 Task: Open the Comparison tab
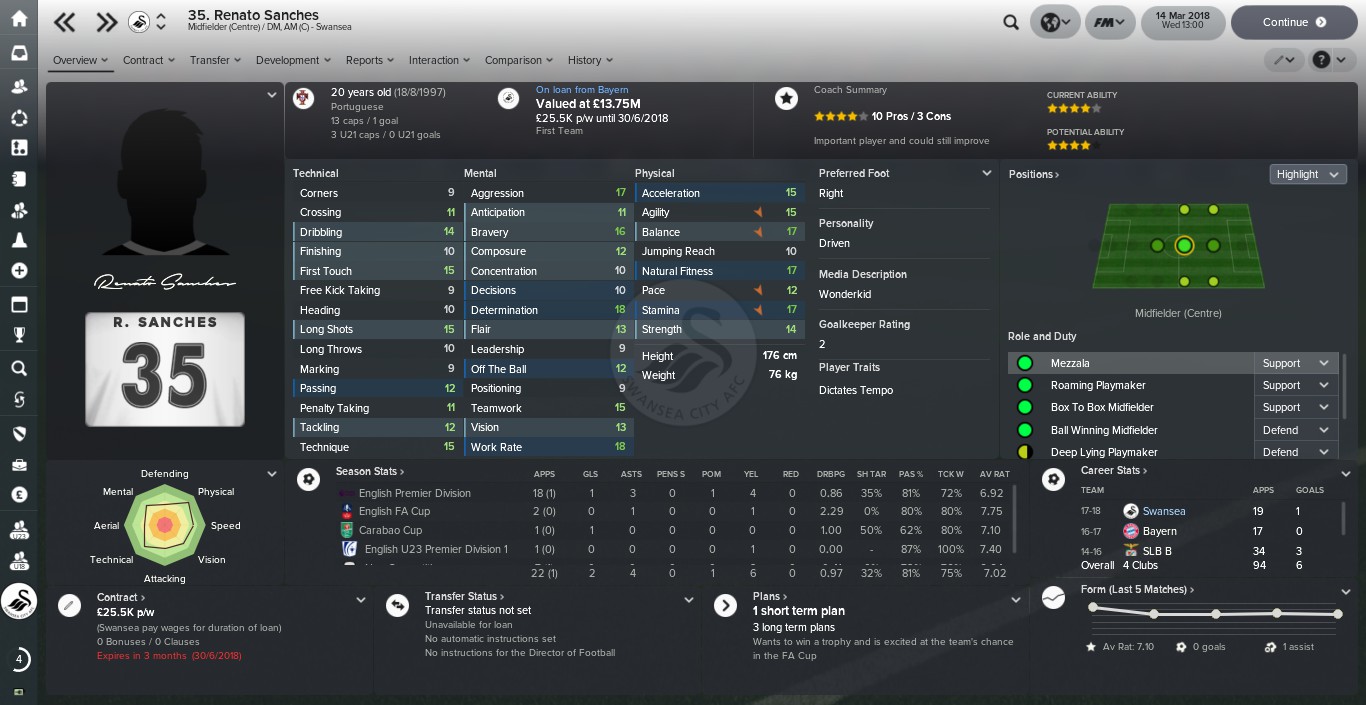(x=518, y=60)
